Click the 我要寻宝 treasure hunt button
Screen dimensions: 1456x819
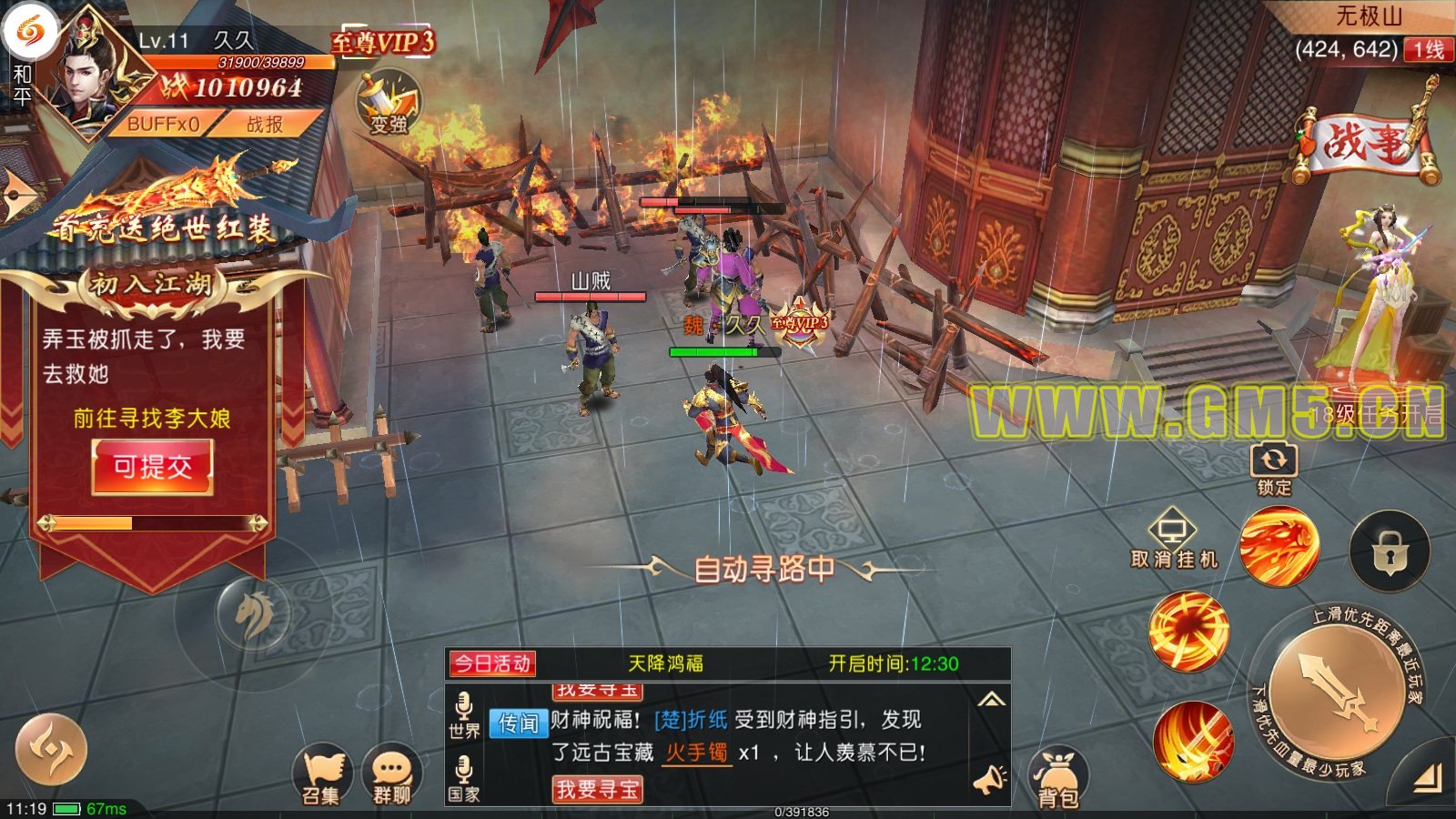click(597, 789)
